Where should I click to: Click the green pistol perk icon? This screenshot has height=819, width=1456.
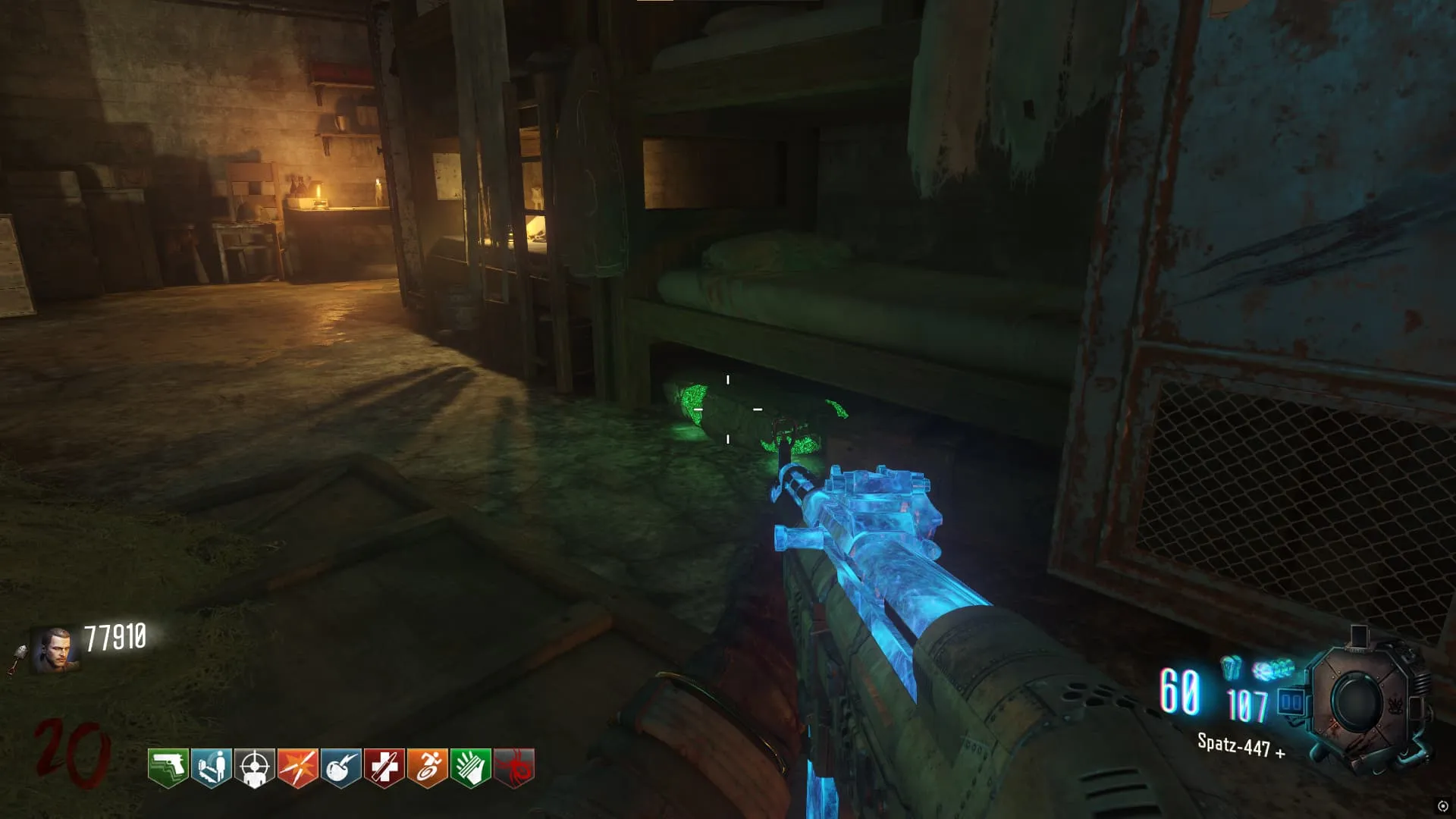point(168,768)
